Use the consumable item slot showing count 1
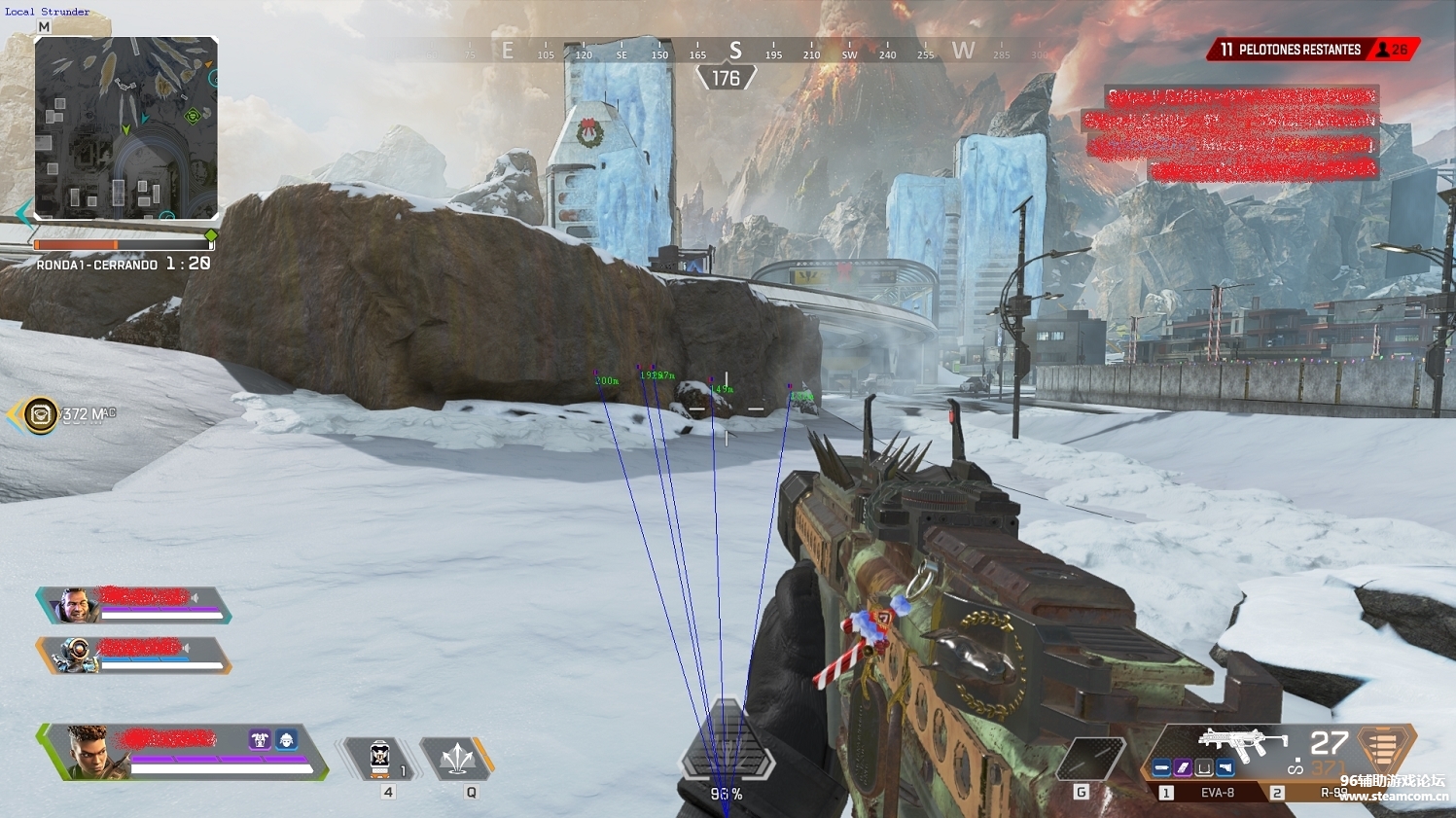Viewport: 1456px width, 818px height. [380, 759]
